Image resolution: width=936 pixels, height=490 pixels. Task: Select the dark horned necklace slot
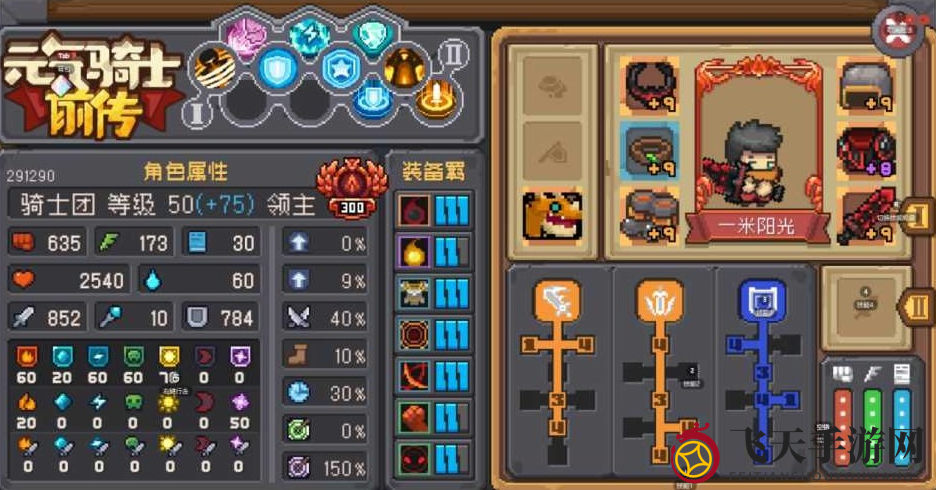(x=649, y=84)
